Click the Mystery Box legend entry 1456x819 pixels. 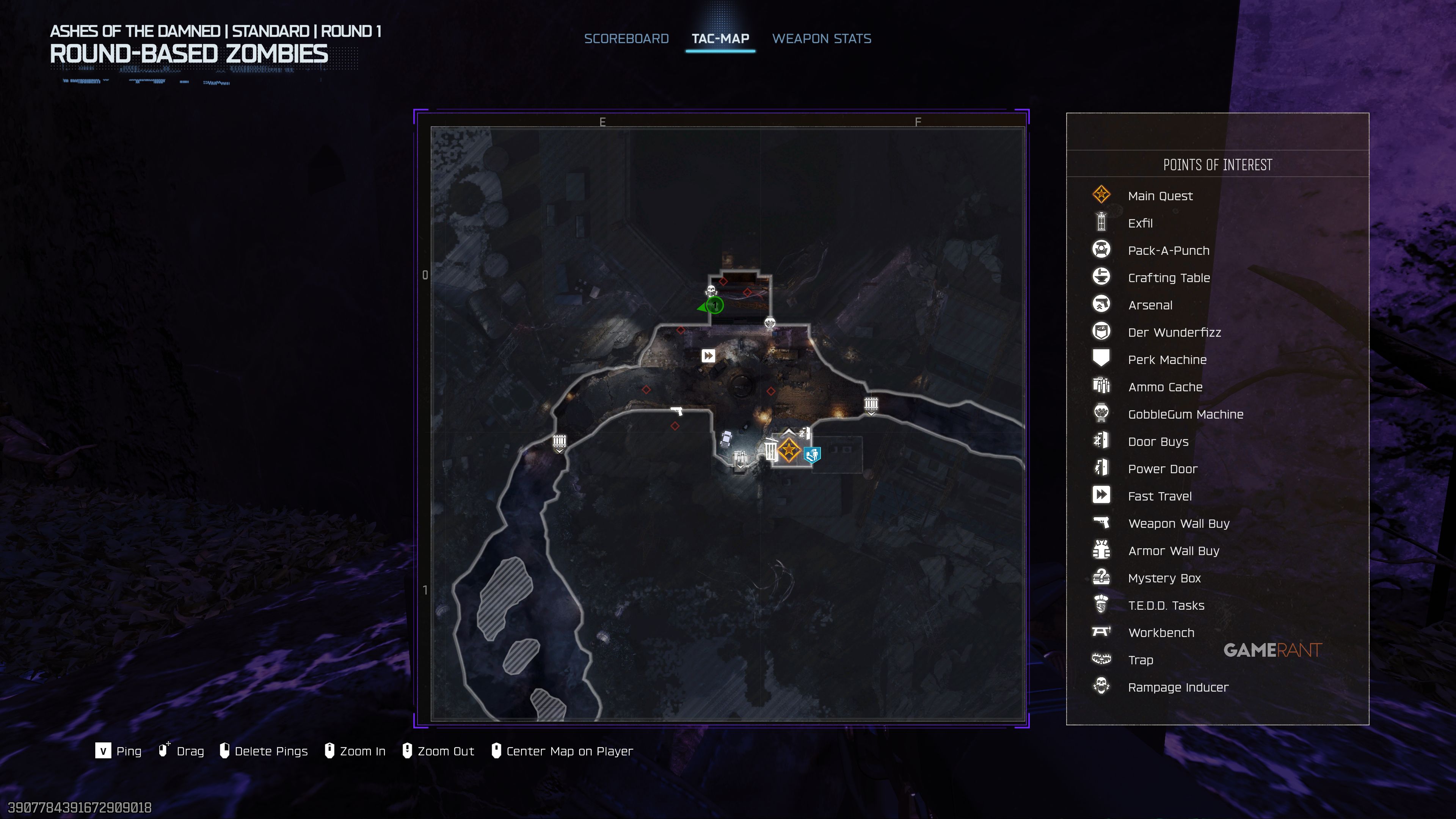tap(1164, 578)
